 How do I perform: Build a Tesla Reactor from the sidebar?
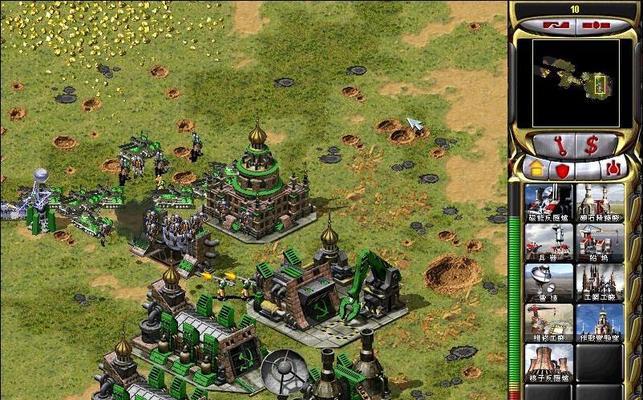pos(549,201)
